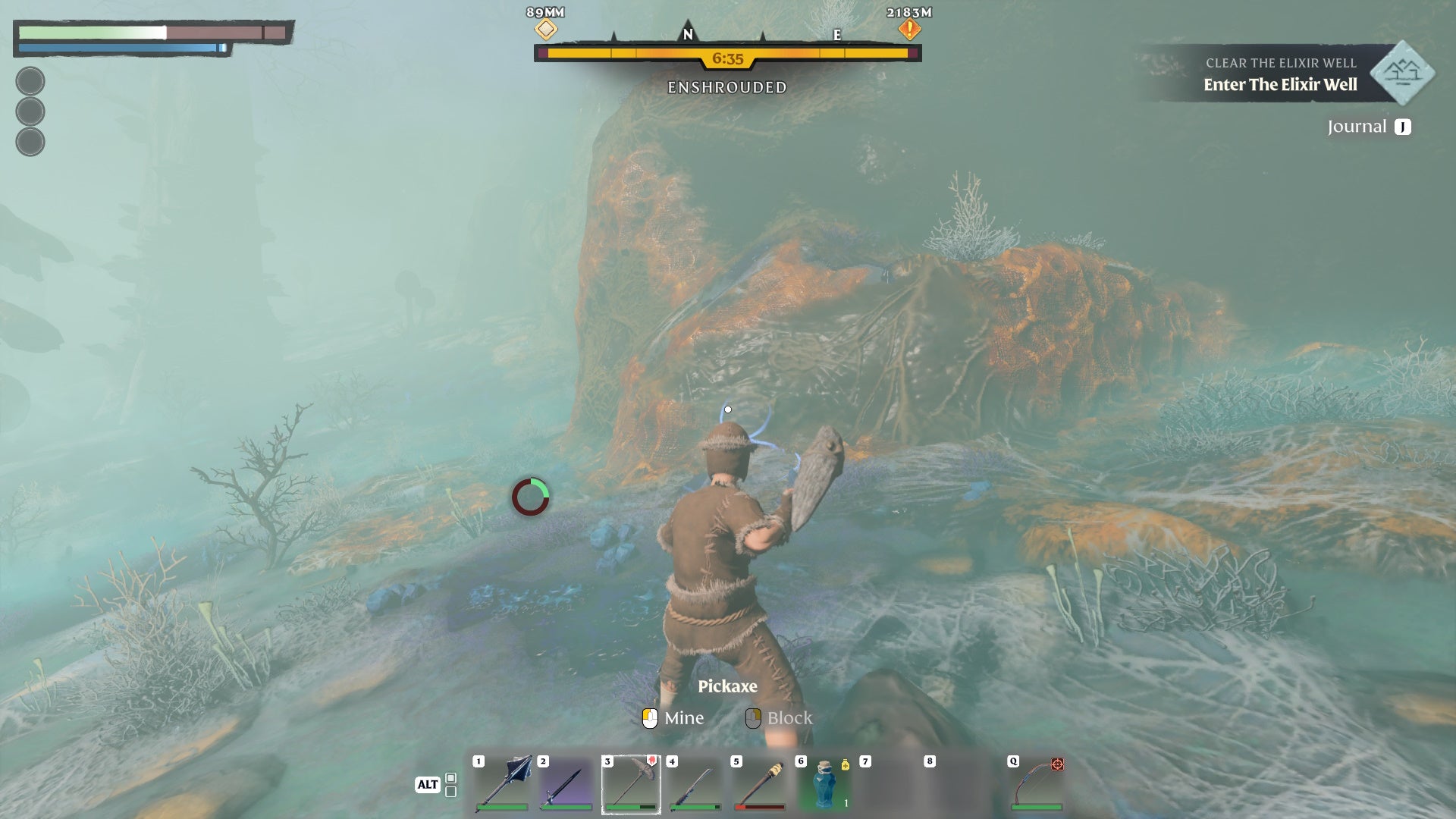Click the yellow diamond compass marker showing 89MM

coord(544,29)
